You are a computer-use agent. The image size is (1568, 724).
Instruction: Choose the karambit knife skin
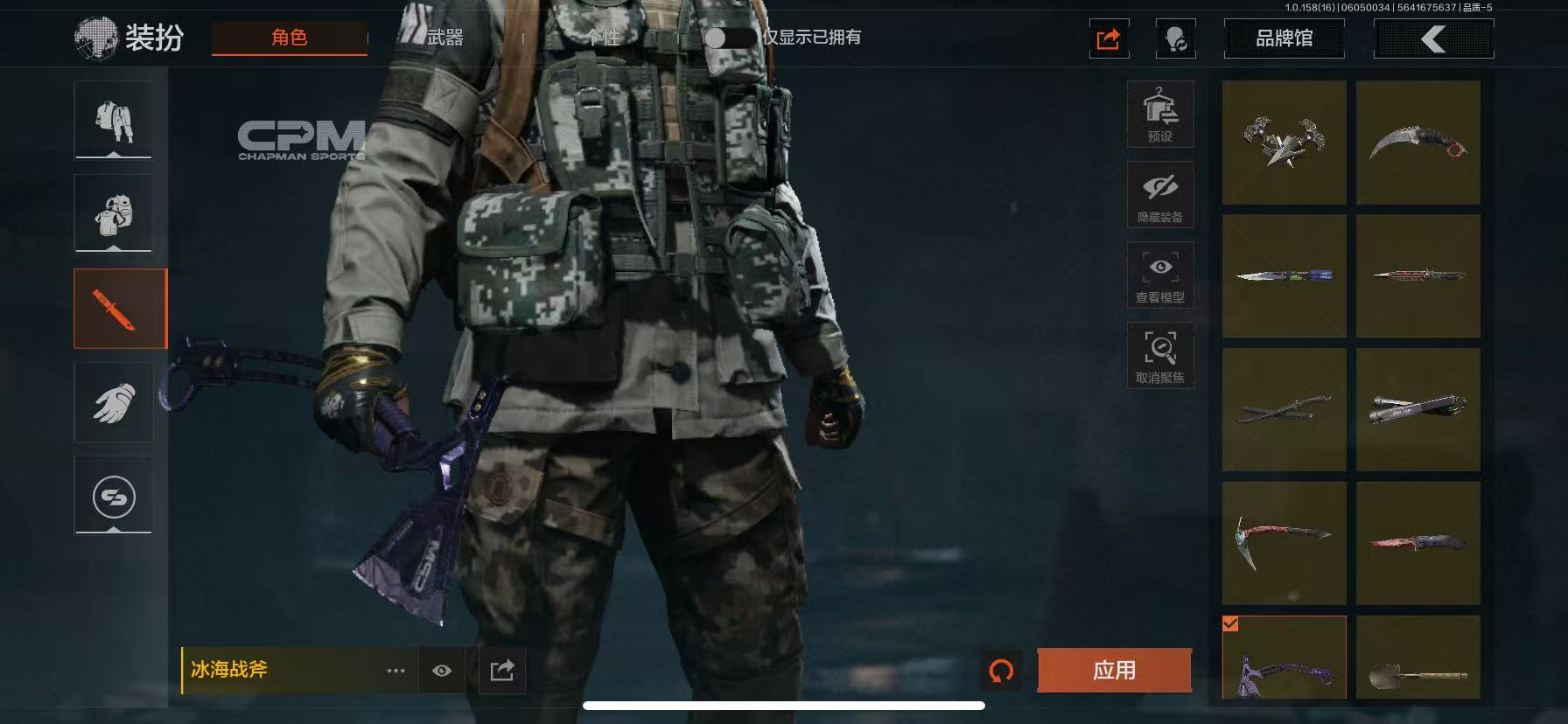click(x=1417, y=143)
